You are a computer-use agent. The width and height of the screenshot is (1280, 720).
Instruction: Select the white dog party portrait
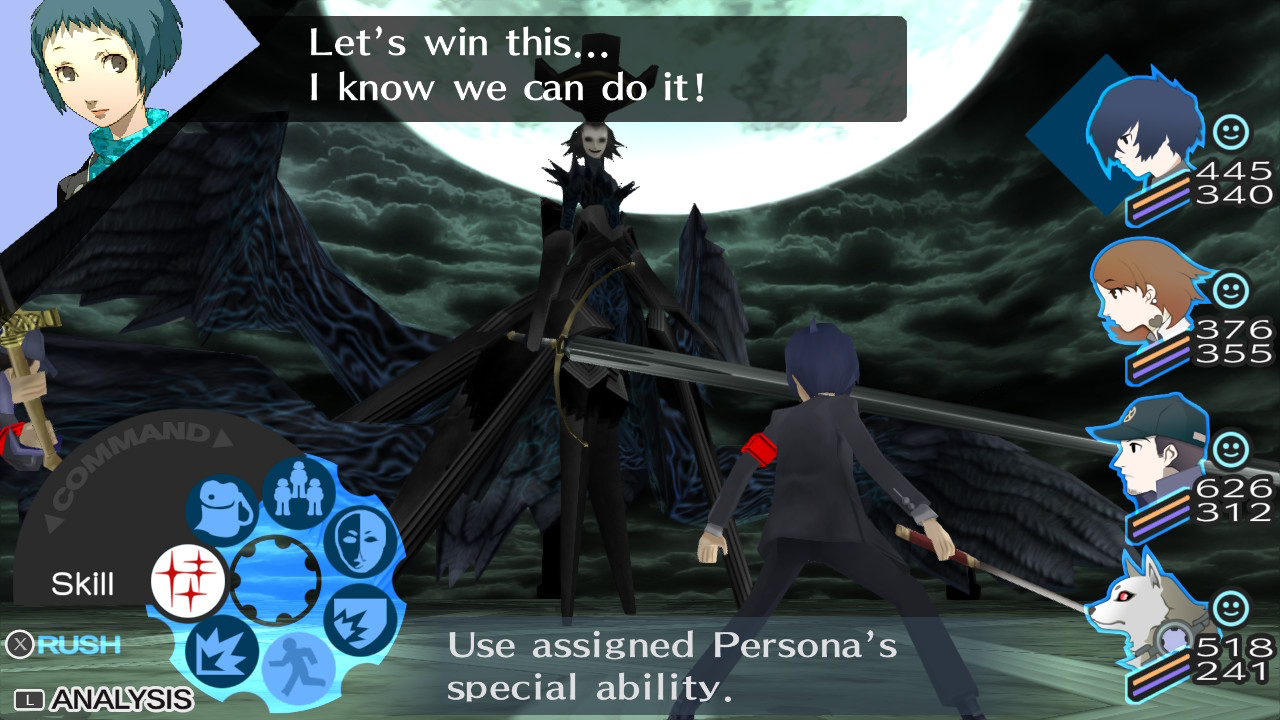pyautogui.click(x=1134, y=606)
